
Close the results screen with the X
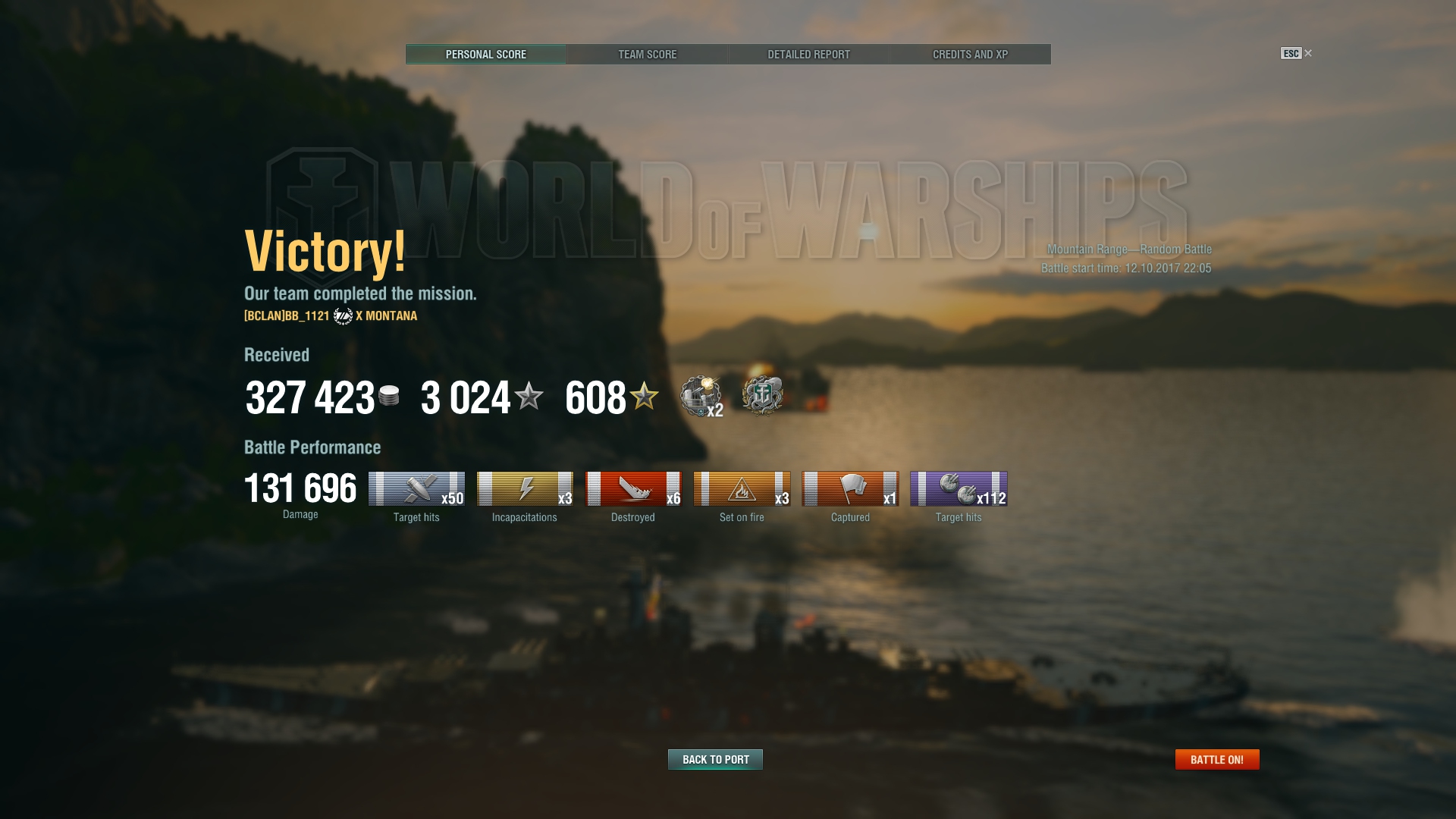point(1308,53)
